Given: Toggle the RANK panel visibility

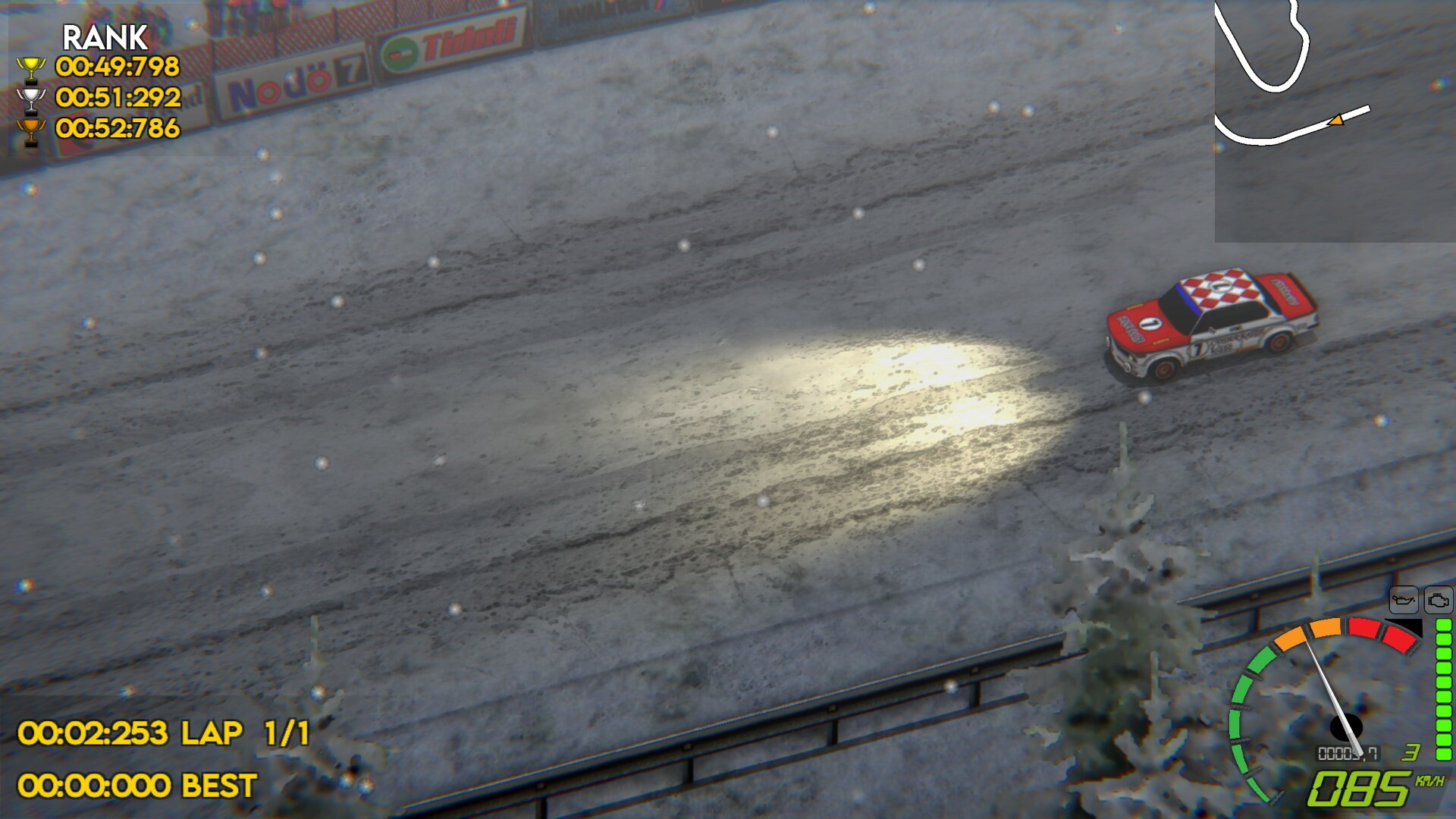Looking at the screenshot, I should point(105,36).
